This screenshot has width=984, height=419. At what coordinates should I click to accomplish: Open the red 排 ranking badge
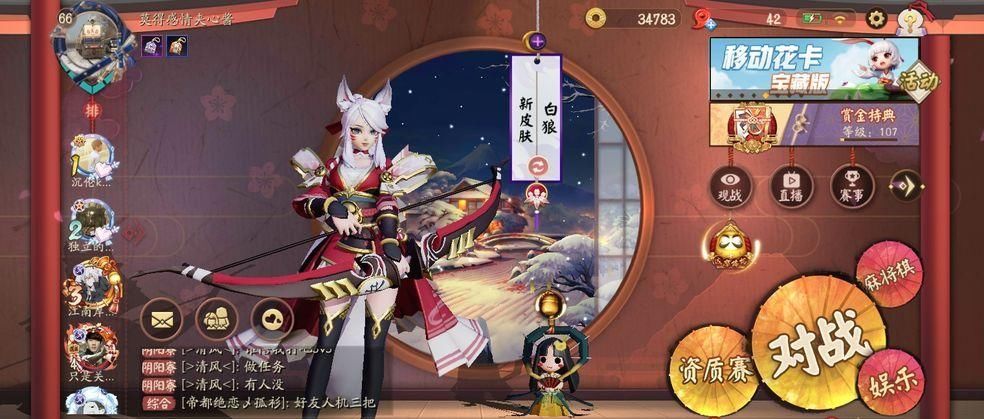[x=90, y=112]
